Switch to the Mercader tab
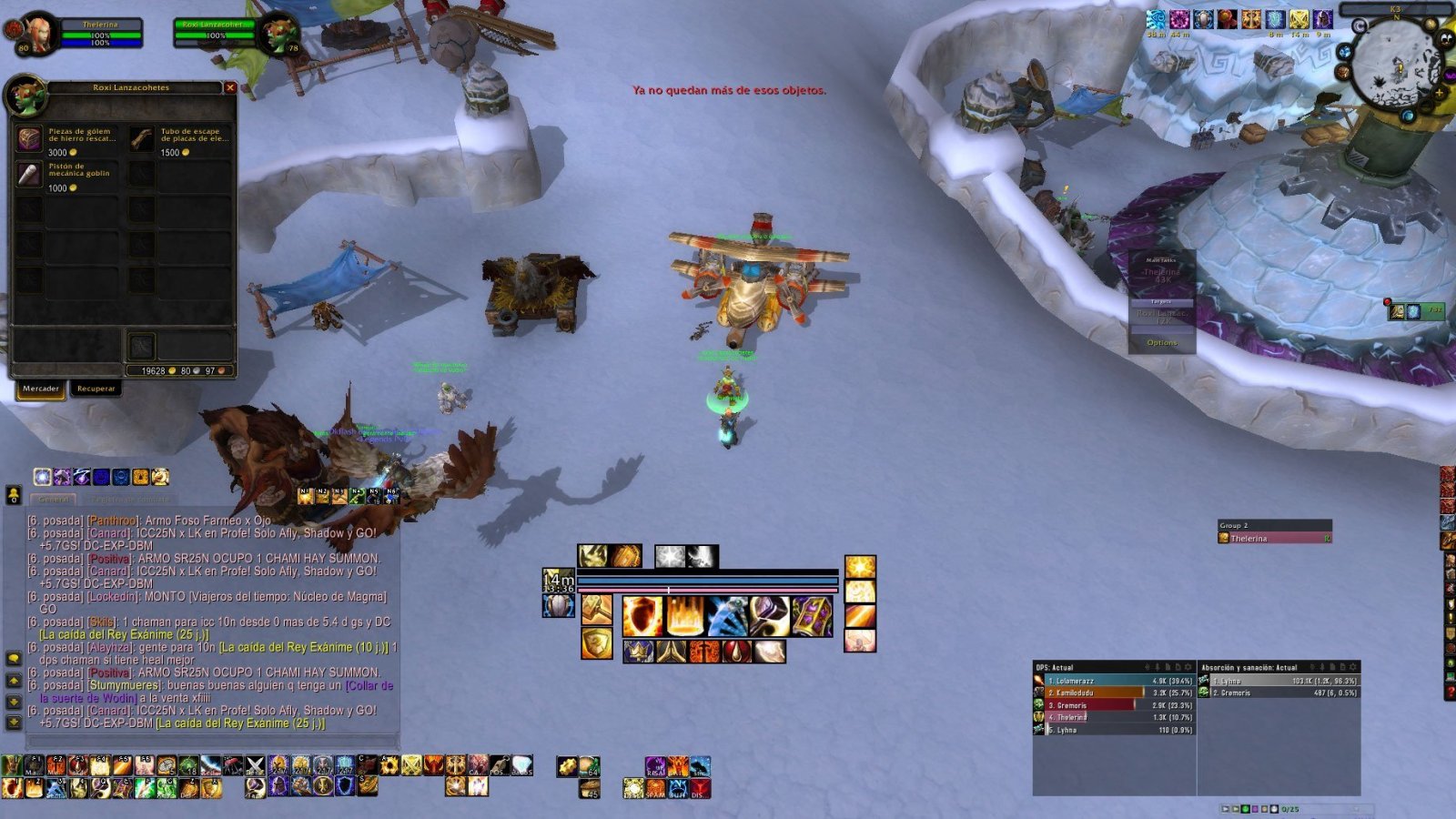Viewport: 1456px width, 819px height. [x=41, y=389]
